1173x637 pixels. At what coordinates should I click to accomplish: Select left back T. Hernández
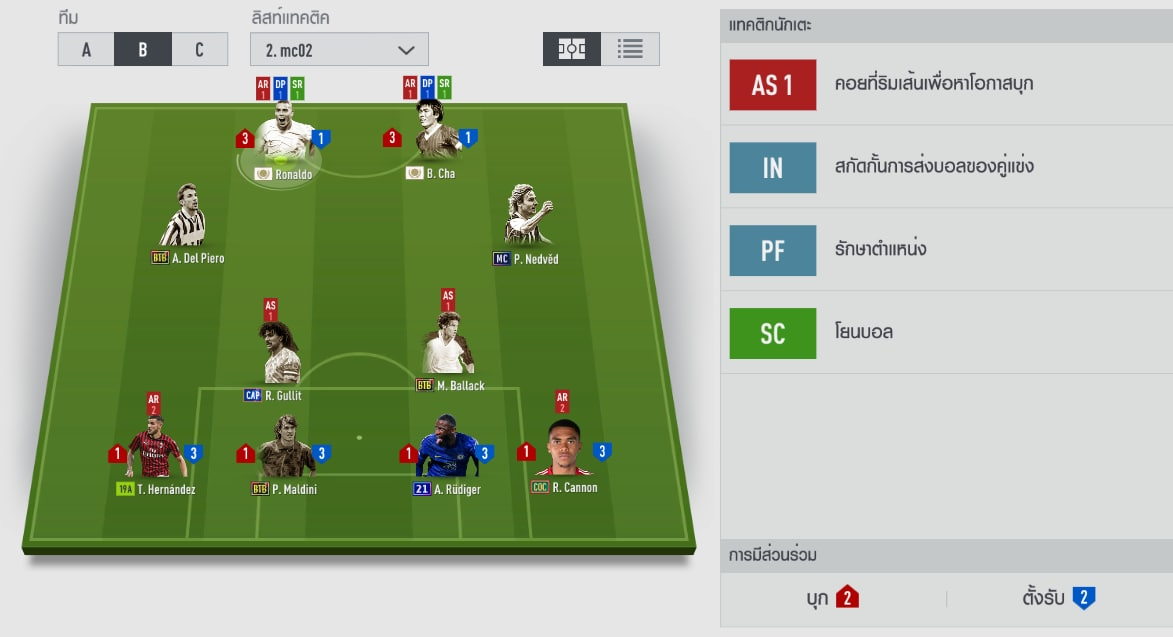[x=153, y=450]
